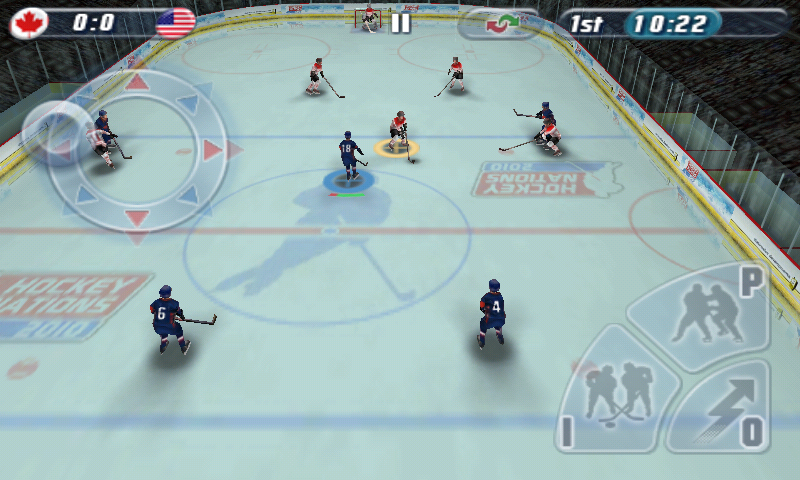The image size is (800, 480).
Task: Tap the joystick's red right arrow
Action: tap(213, 150)
